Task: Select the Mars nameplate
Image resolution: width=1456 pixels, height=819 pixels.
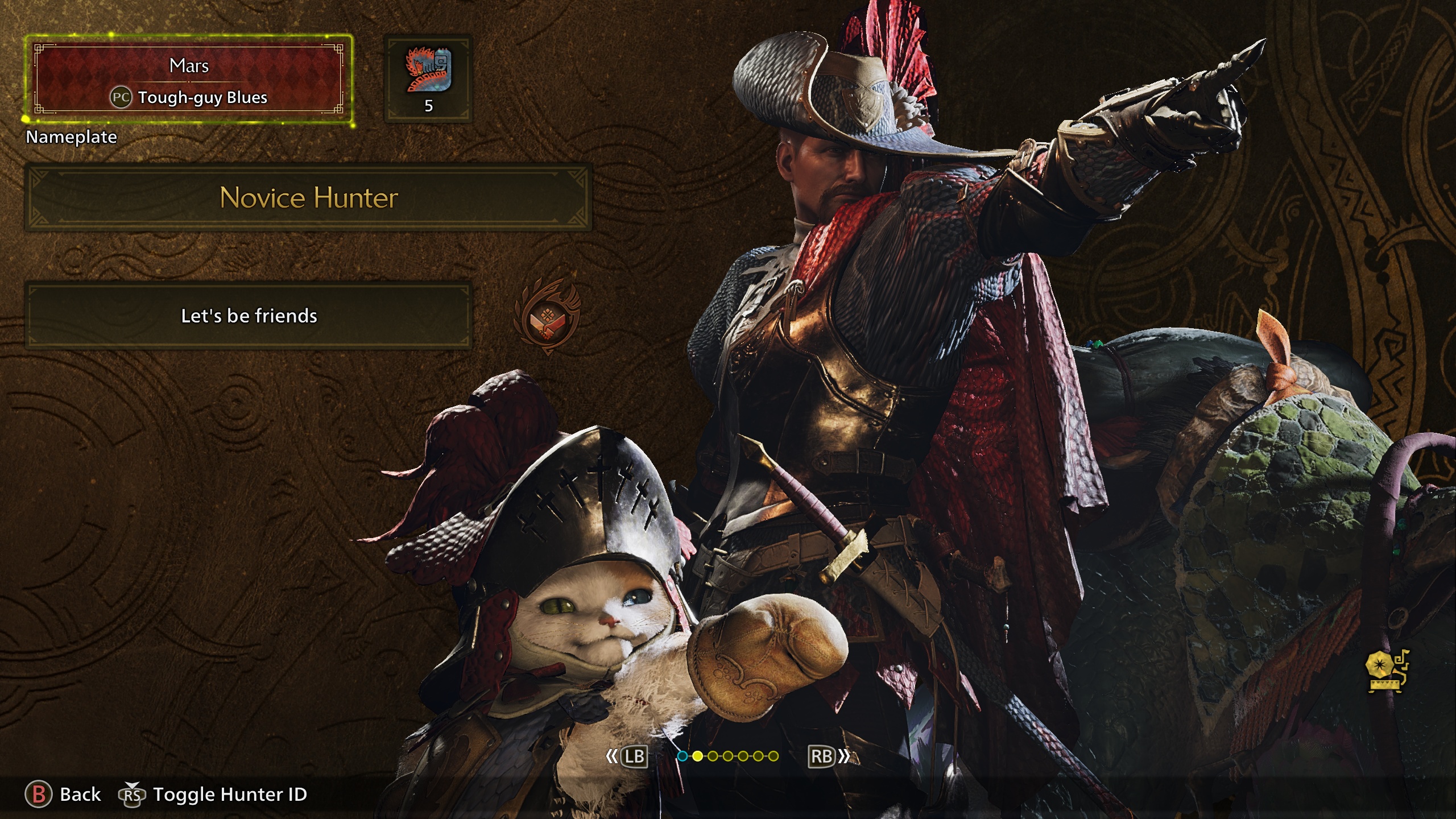Action: 189,80
